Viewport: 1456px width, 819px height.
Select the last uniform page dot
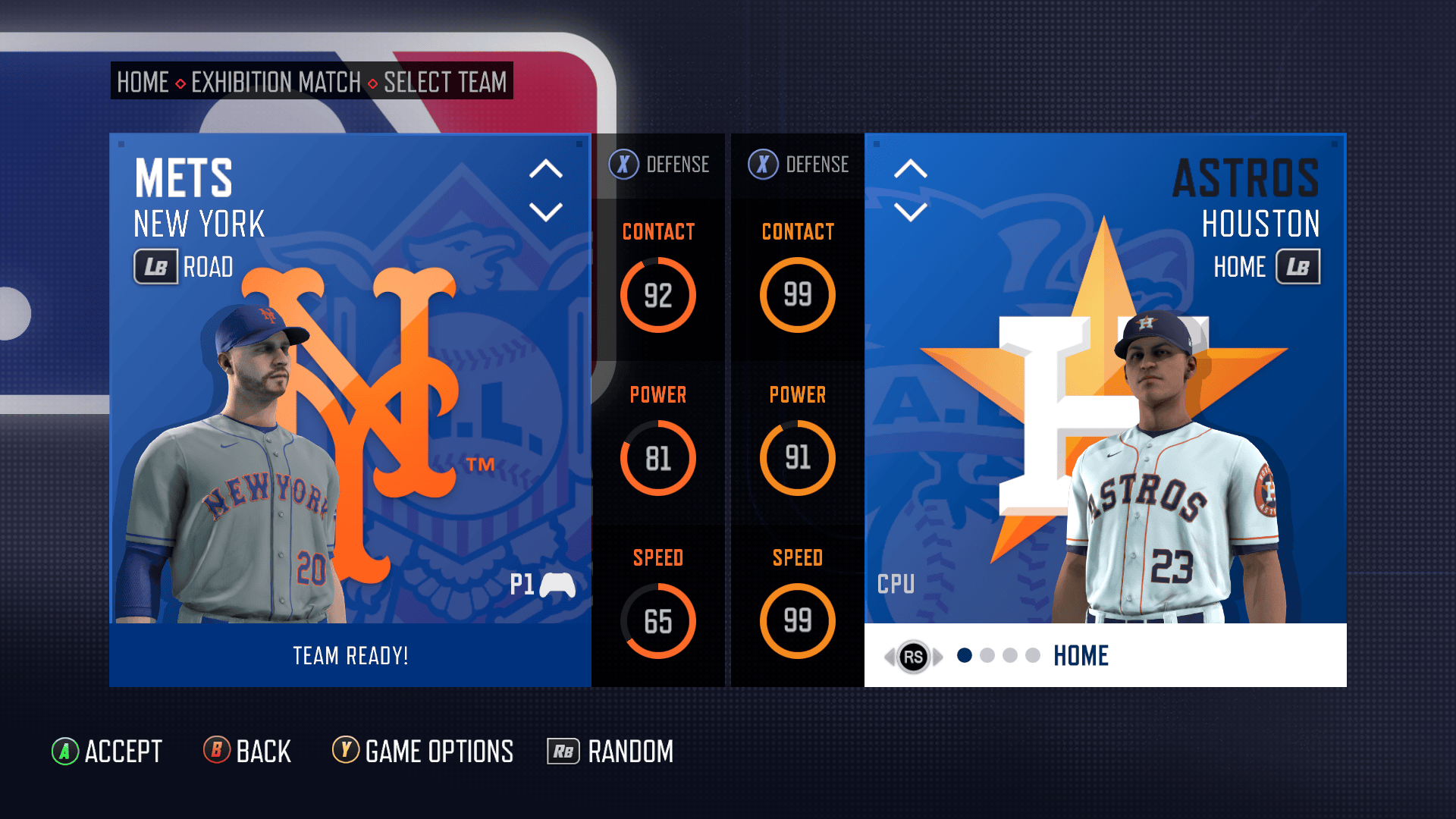coord(1033,656)
